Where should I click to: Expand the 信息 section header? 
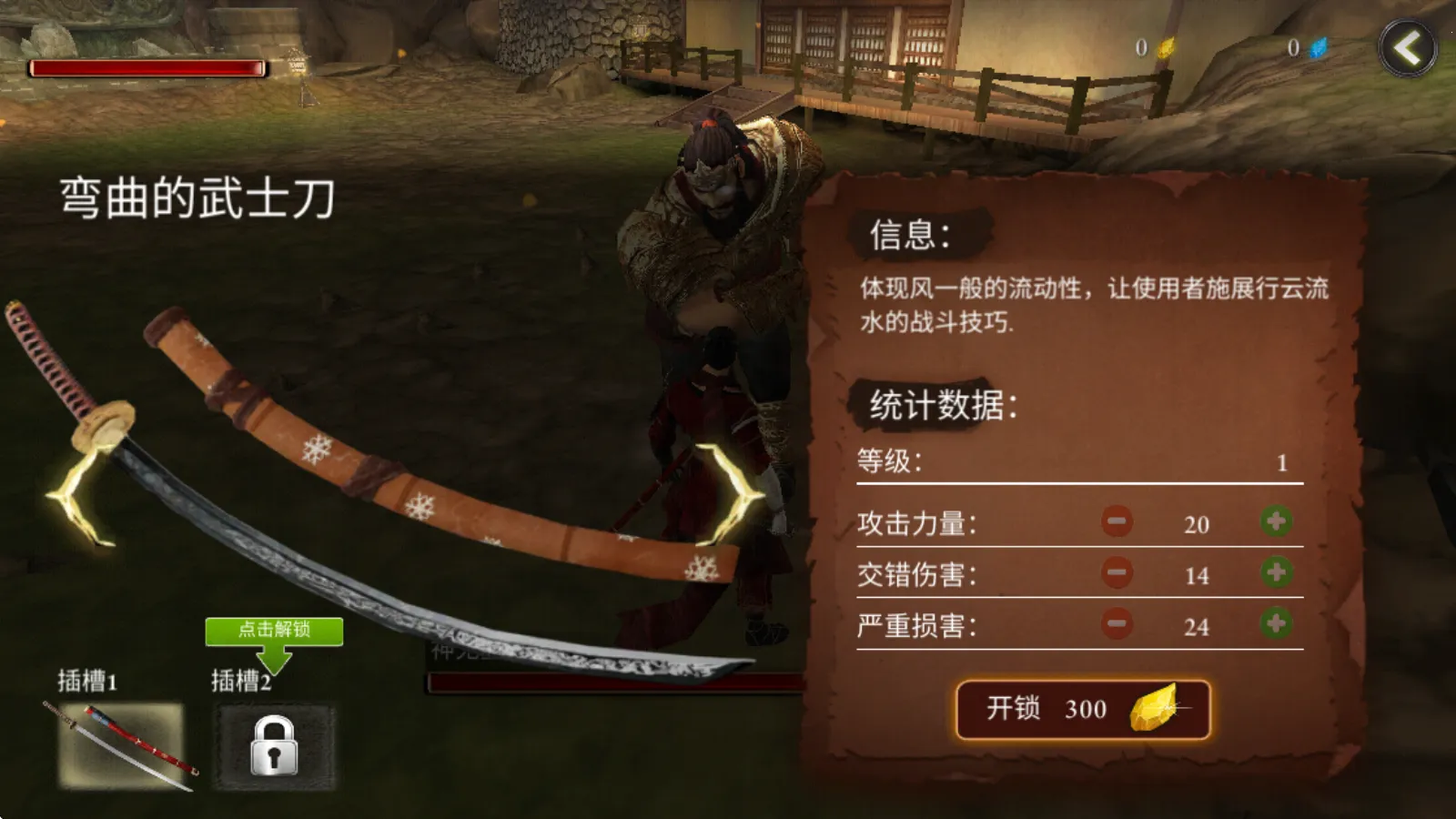[910, 234]
